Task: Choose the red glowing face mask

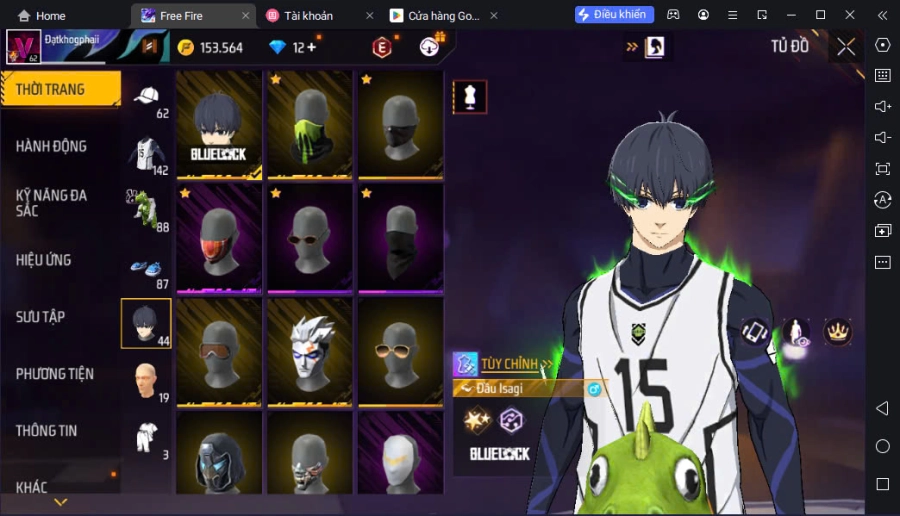Action: tap(219, 239)
